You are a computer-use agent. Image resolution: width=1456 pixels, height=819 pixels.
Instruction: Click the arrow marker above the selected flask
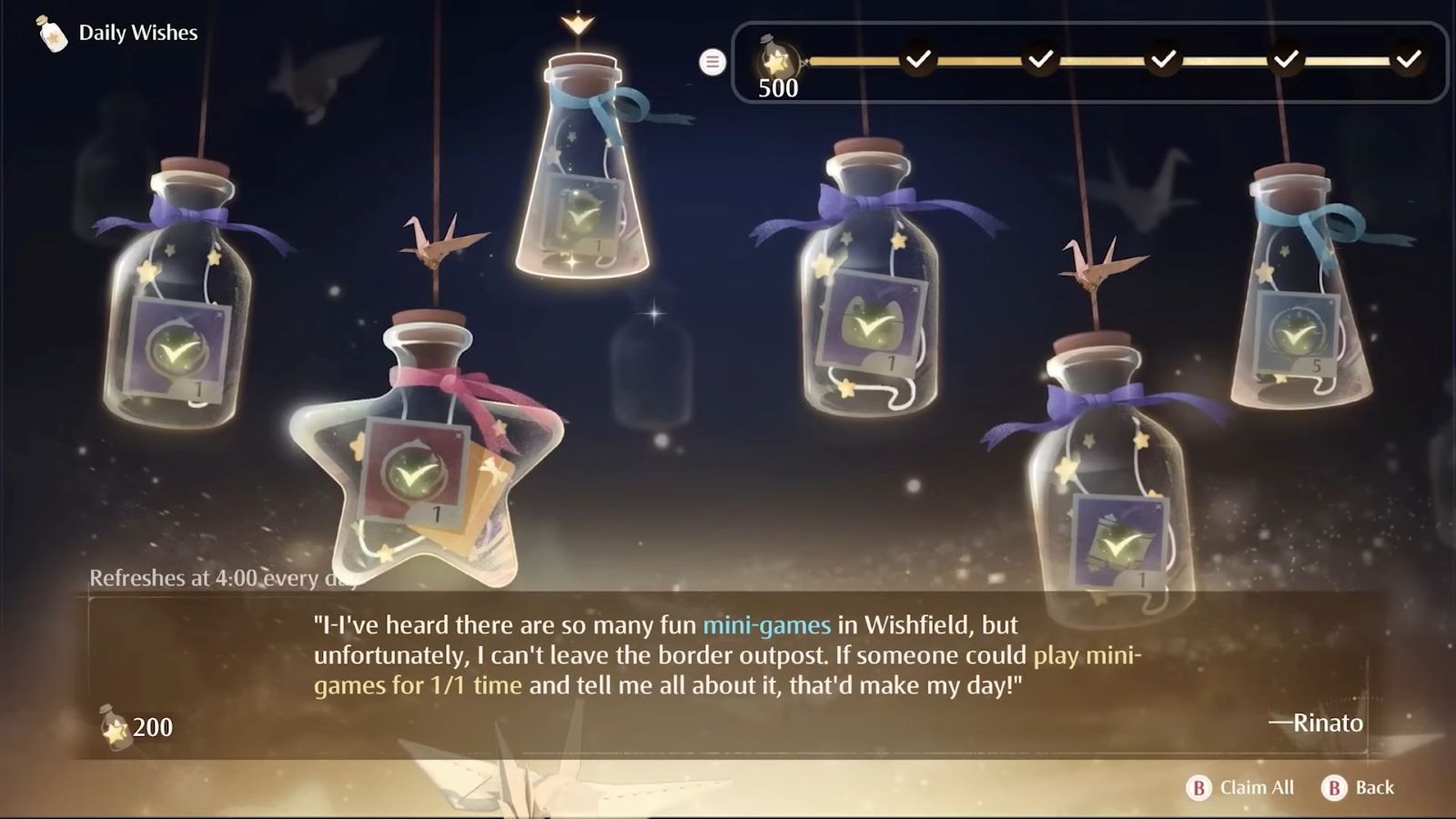coord(580,23)
